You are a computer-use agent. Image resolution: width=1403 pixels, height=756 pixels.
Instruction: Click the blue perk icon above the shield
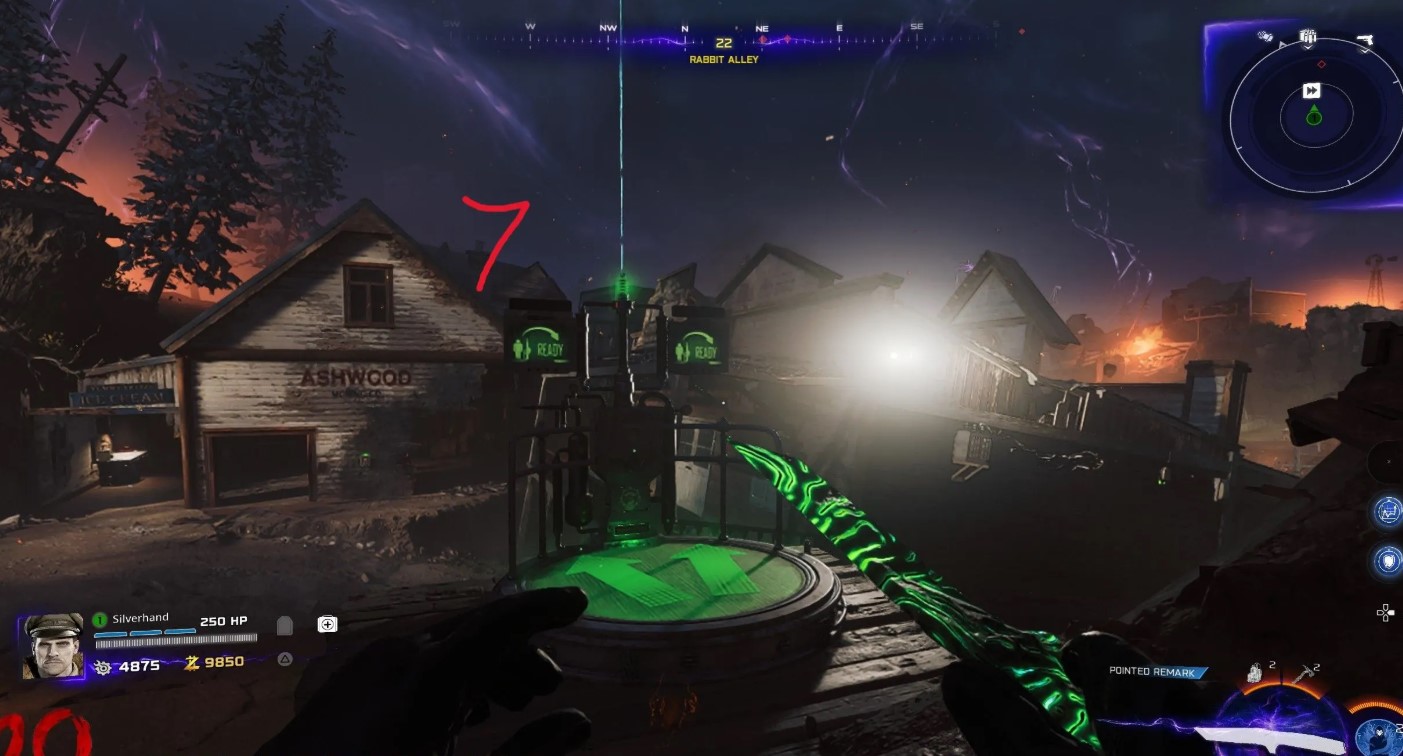click(1388, 512)
